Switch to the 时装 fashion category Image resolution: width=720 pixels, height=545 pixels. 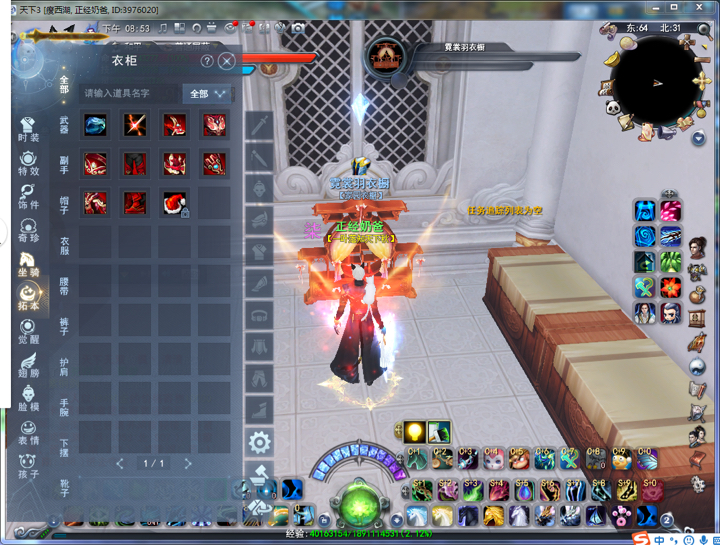[28, 130]
